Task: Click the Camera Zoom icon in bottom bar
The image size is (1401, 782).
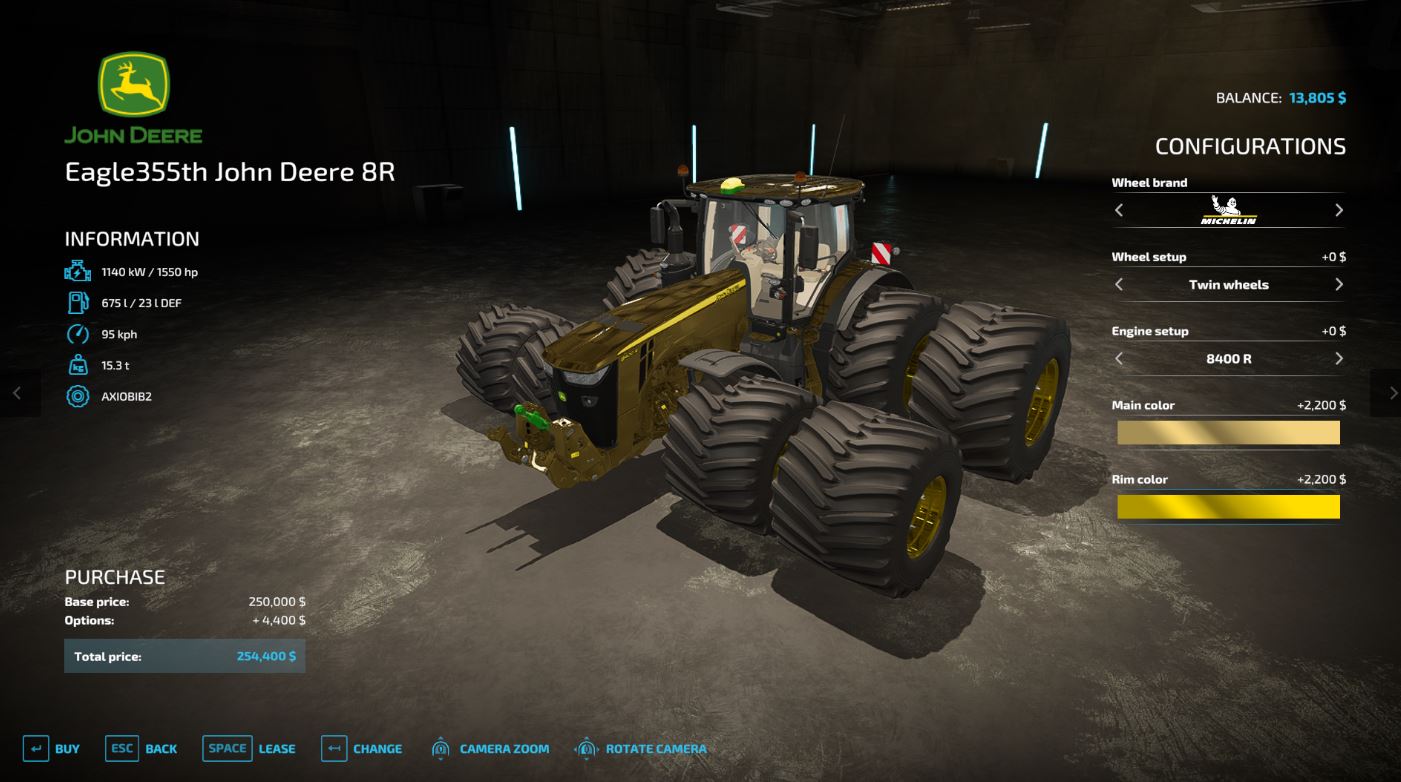Action: pos(440,748)
